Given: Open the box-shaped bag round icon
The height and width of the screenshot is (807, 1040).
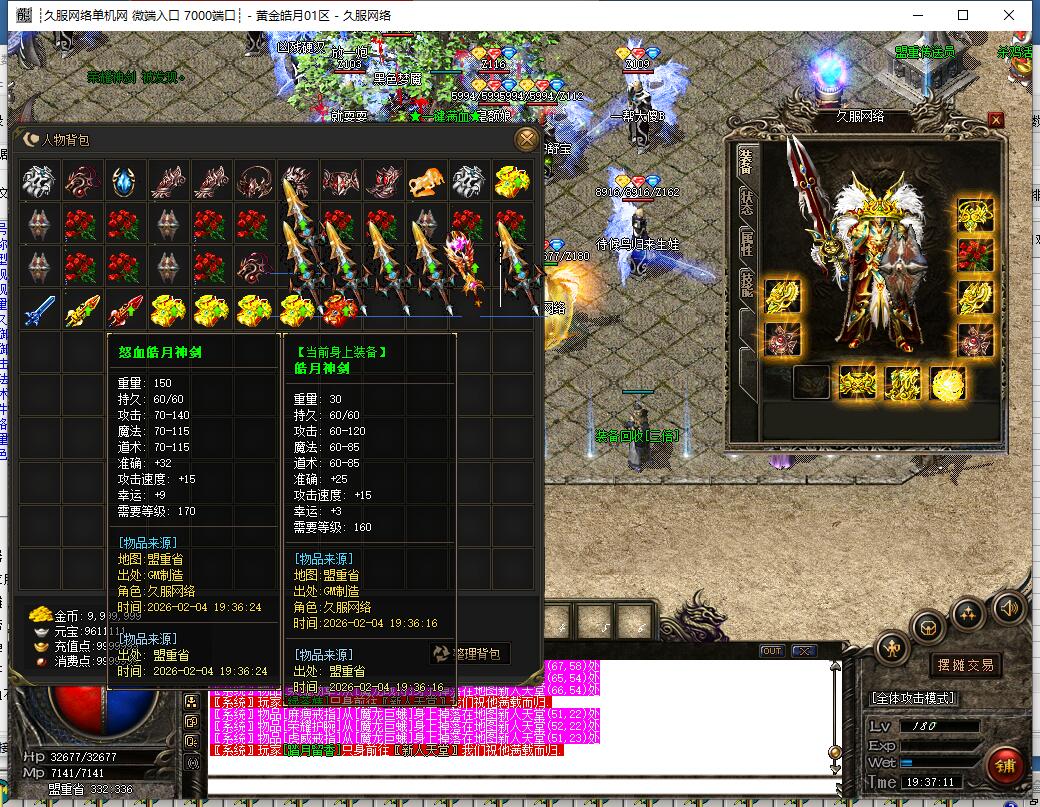Looking at the screenshot, I should 927,627.
